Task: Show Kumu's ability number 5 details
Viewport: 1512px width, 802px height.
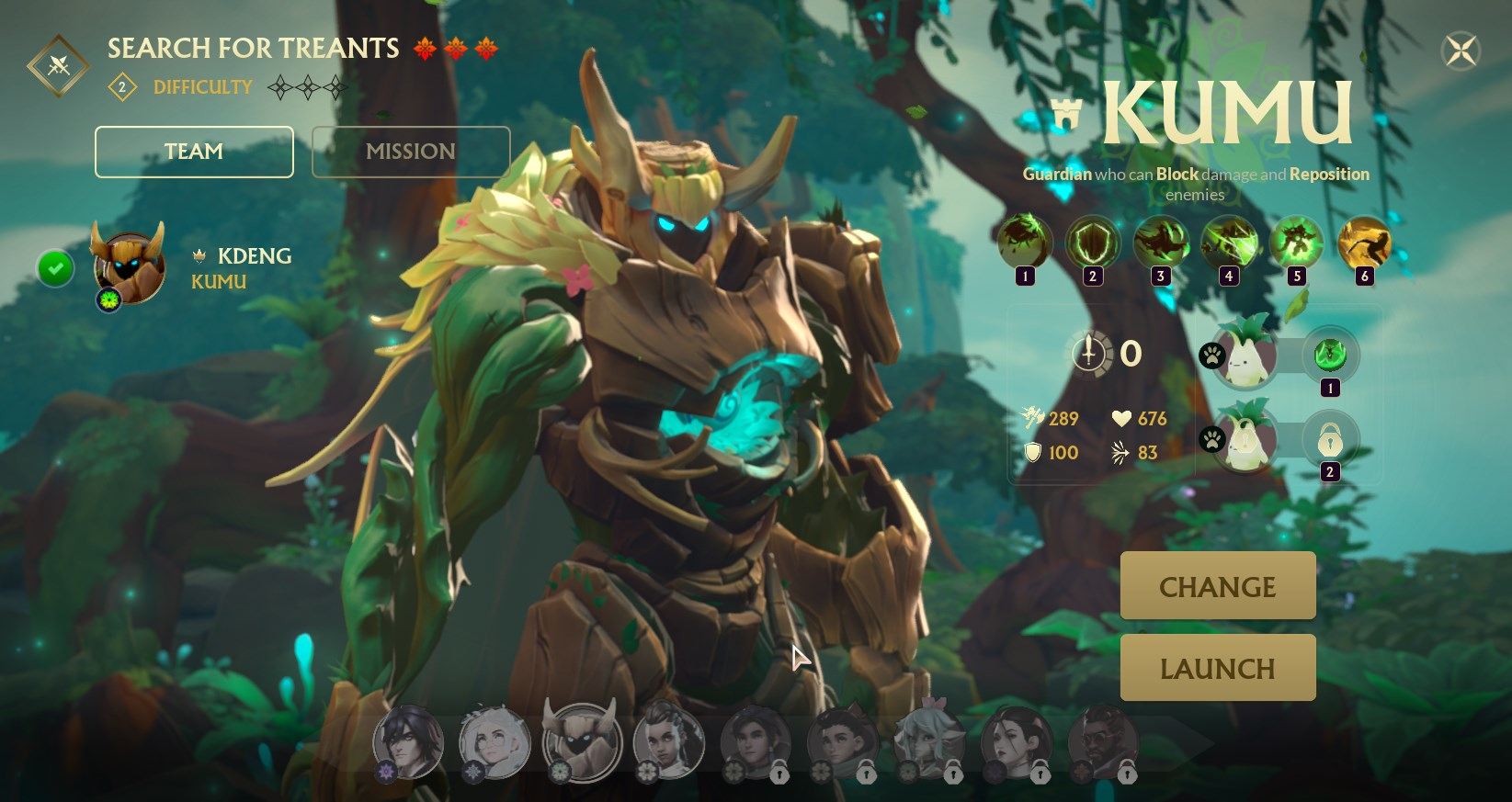Action: pos(1296,242)
